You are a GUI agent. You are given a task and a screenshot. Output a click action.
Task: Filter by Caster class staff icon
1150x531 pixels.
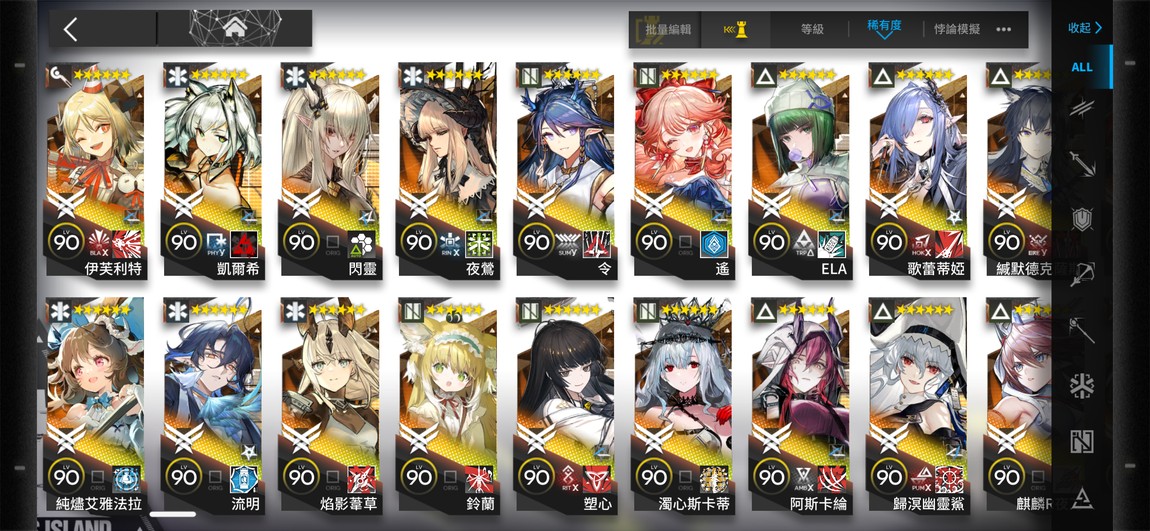(x=1082, y=330)
